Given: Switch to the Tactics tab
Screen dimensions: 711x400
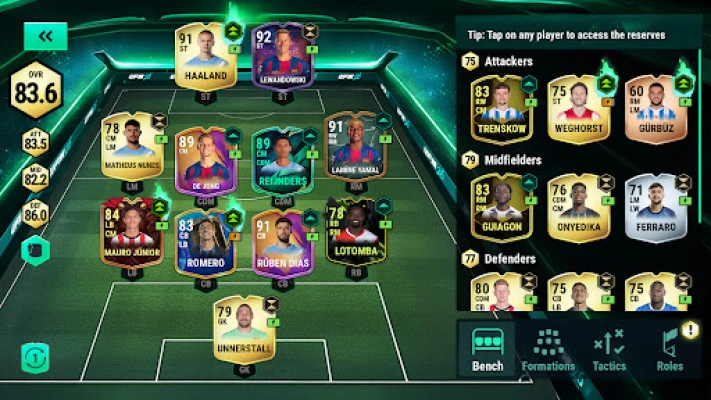Looking at the screenshot, I should [x=609, y=349].
